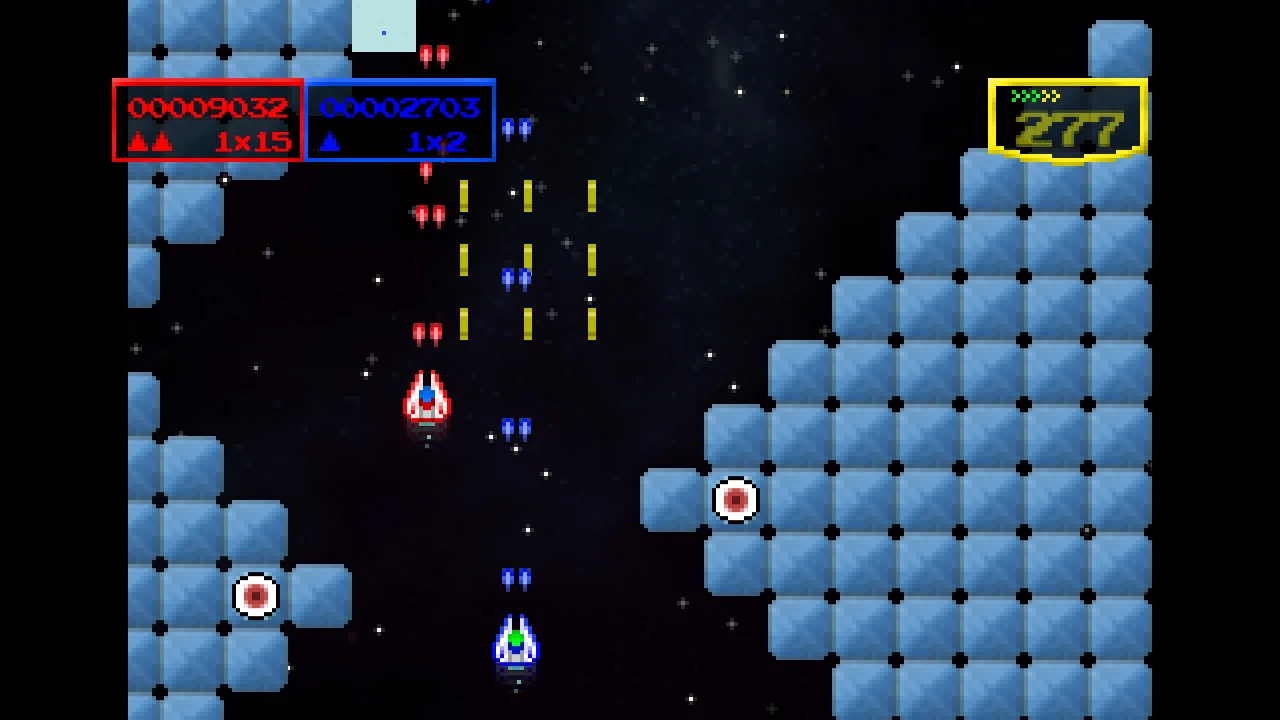This screenshot has width=1280, height=720.
Task: Open the red player's 1x15 multiplier display
Action: [x=255, y=142]
